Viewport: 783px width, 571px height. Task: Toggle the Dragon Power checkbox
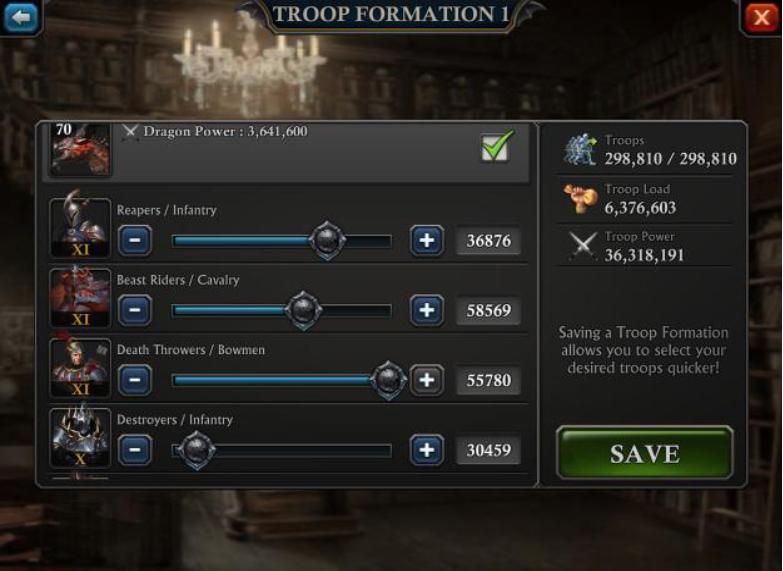tap(496, 147)
